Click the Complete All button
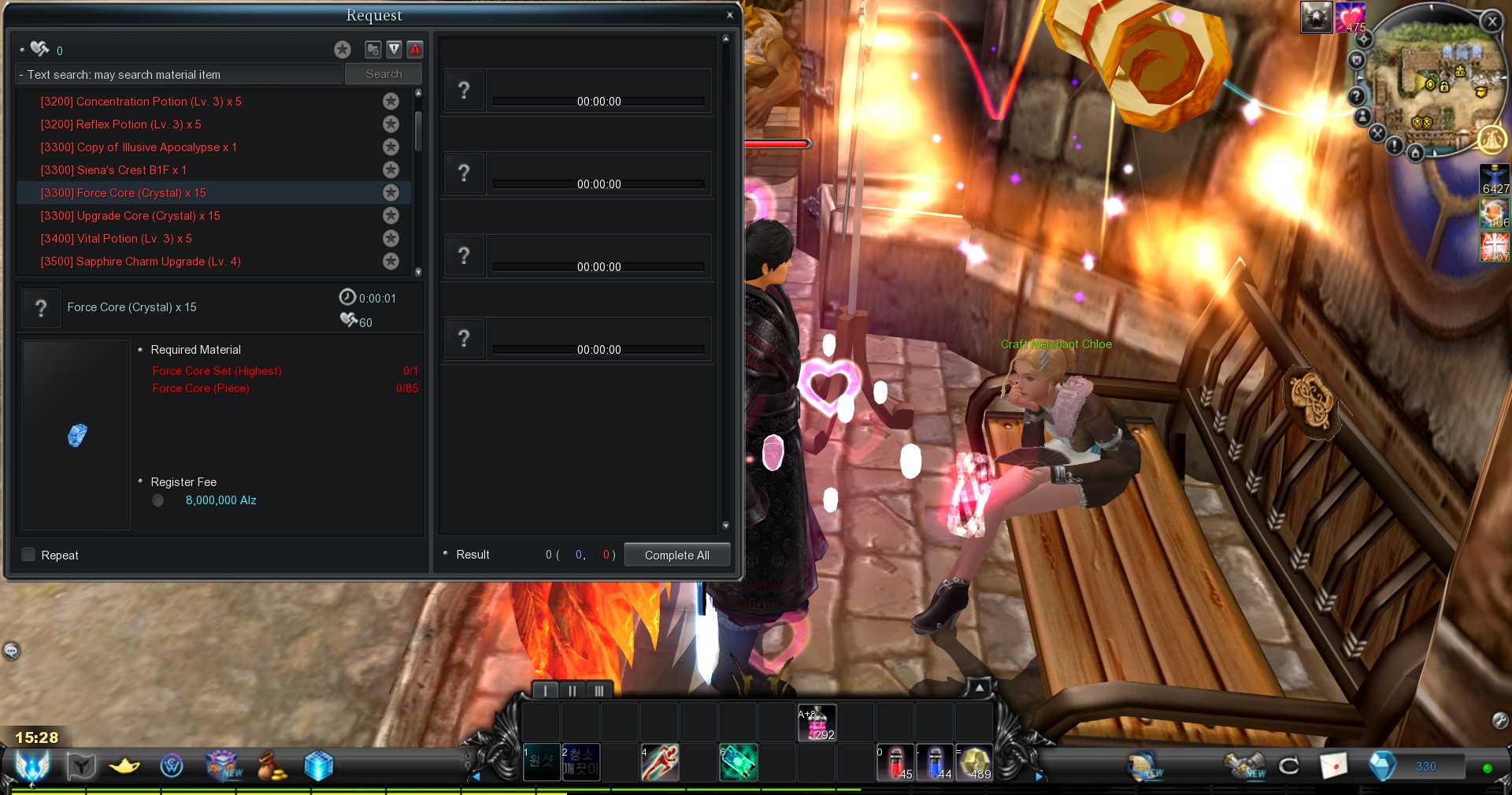Image resolution: width=1512 pixels, height=795 pixels. pyautogui.click(x=676, y=555)
